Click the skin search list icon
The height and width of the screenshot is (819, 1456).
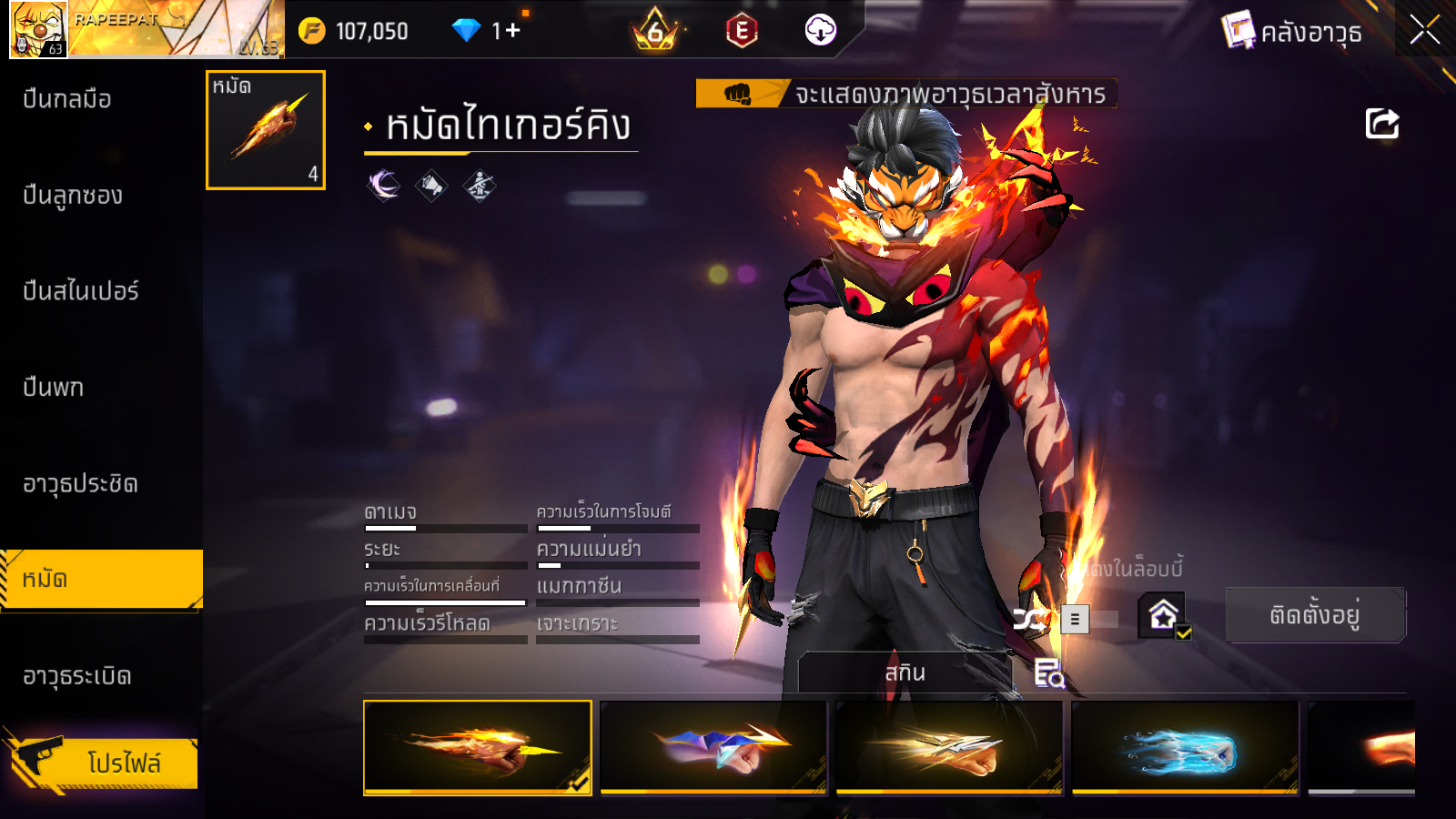[x=1048, y=673]
